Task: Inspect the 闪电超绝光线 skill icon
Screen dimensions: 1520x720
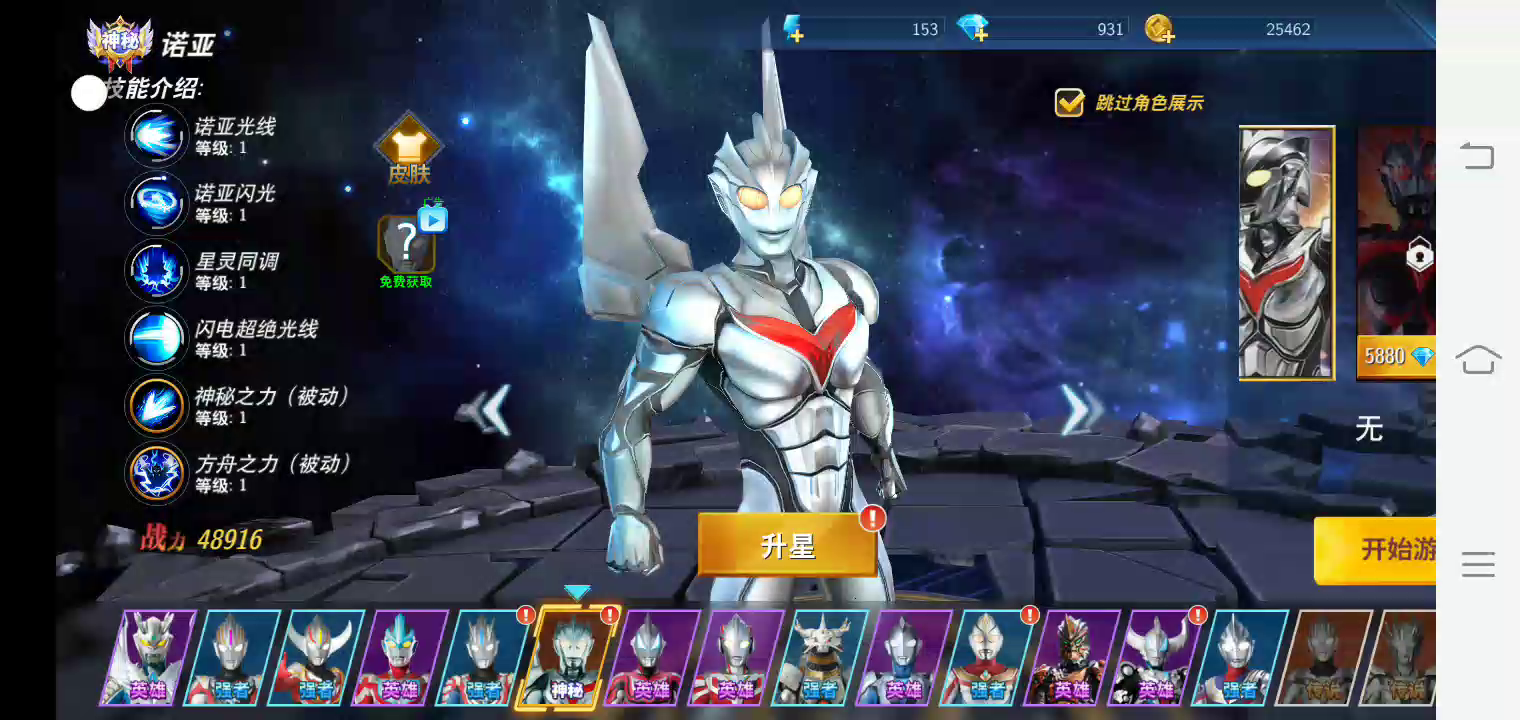Action: tap(156, 338)
